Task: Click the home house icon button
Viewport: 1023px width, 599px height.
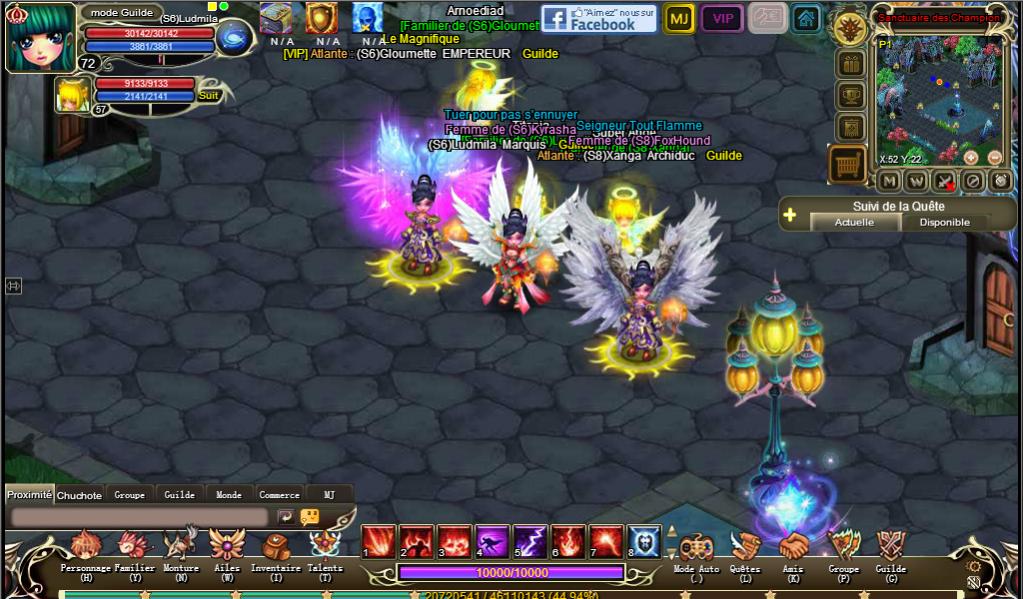Action: [x=806, y=19]
